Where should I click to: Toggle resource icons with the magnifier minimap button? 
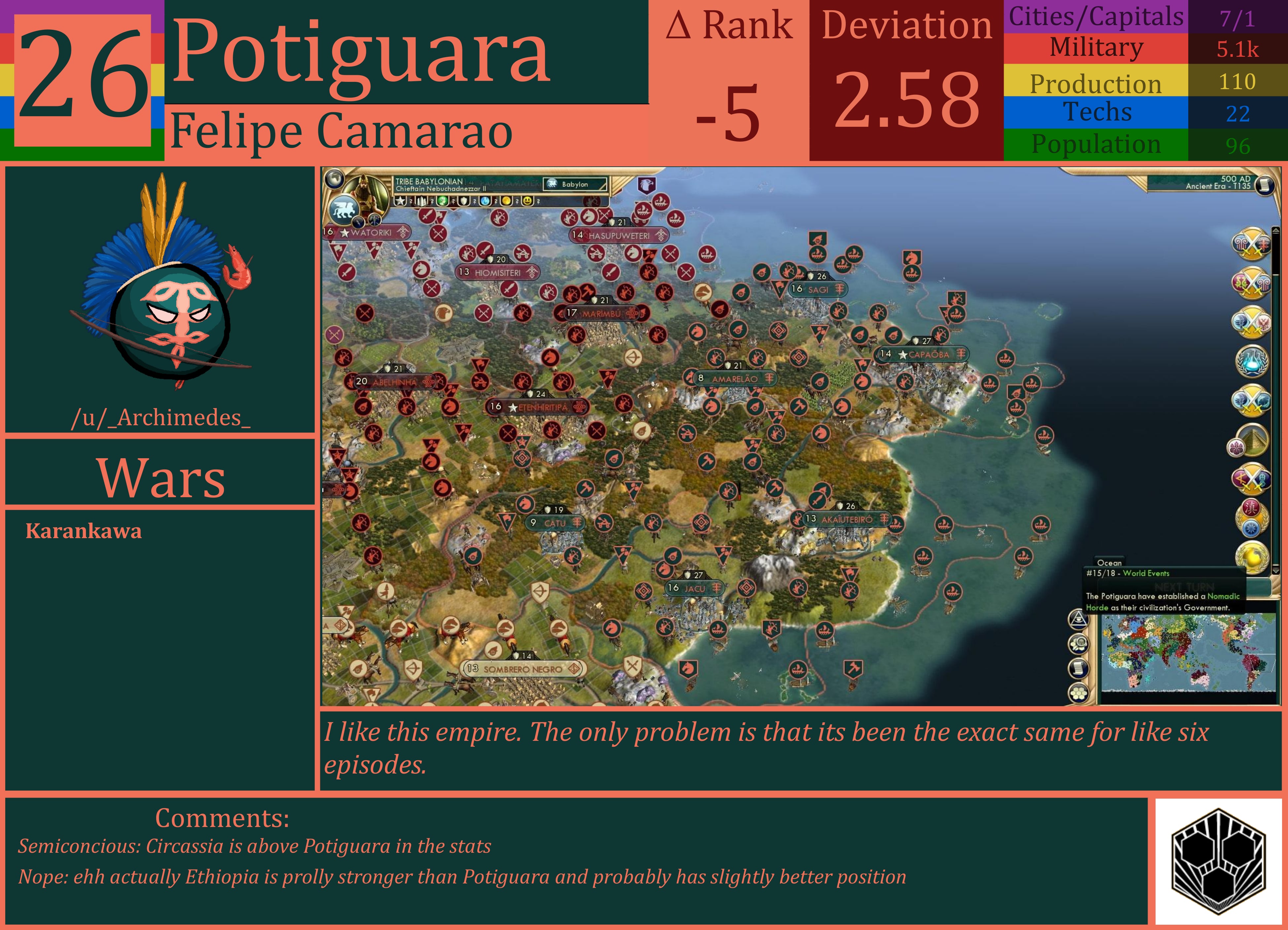point(1078,644)
